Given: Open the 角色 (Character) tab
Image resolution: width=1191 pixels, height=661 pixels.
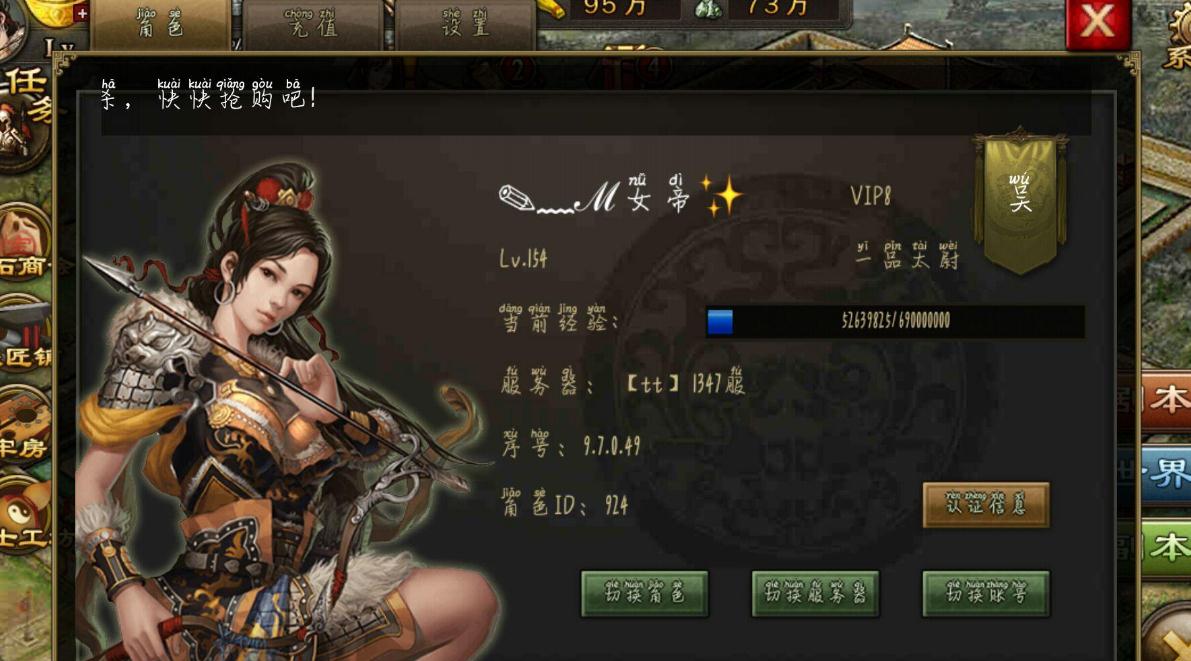Looking at the screenshot, I should (x=160, y=24).
